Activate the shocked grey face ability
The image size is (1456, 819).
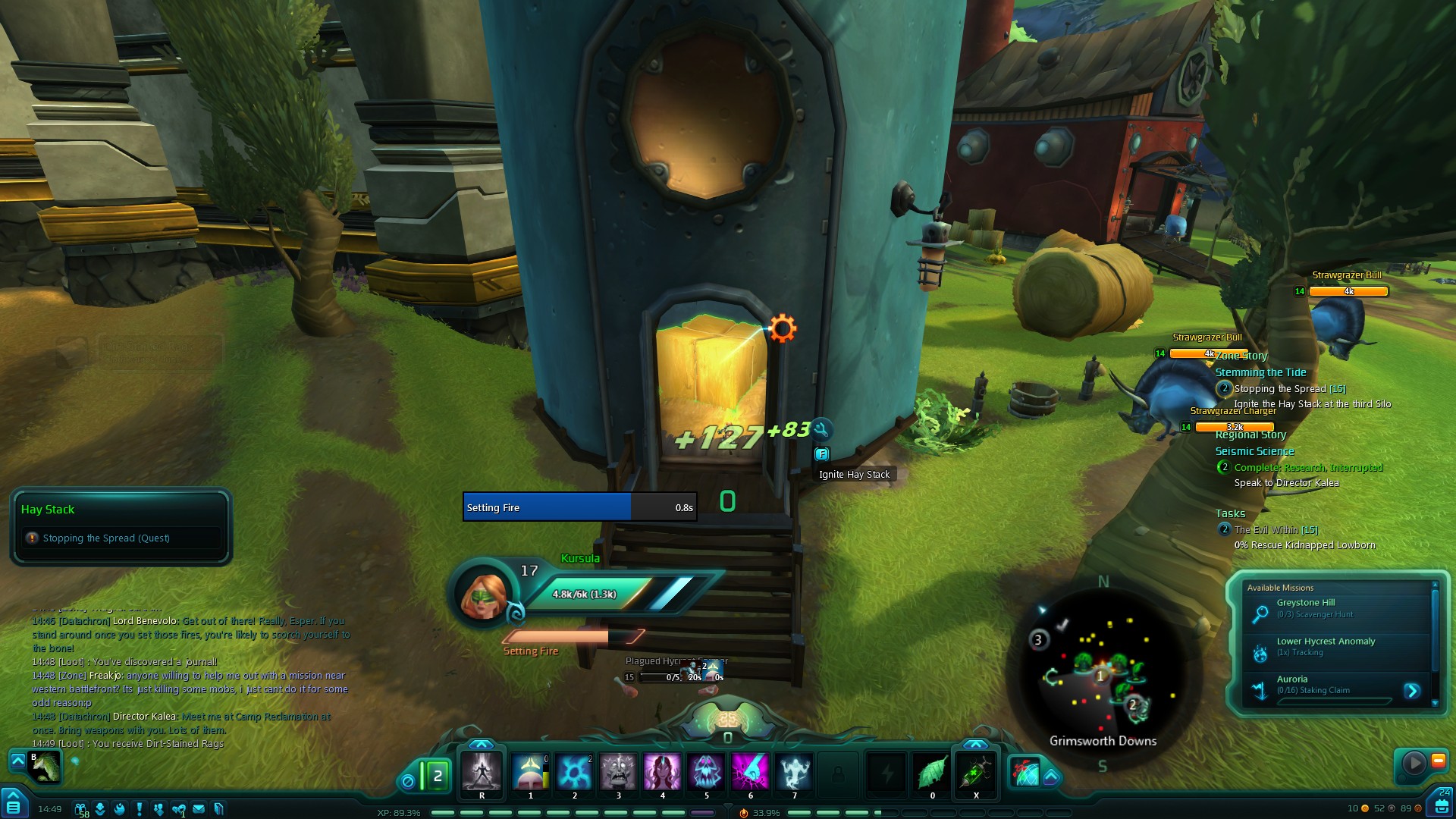coord(618,772)
